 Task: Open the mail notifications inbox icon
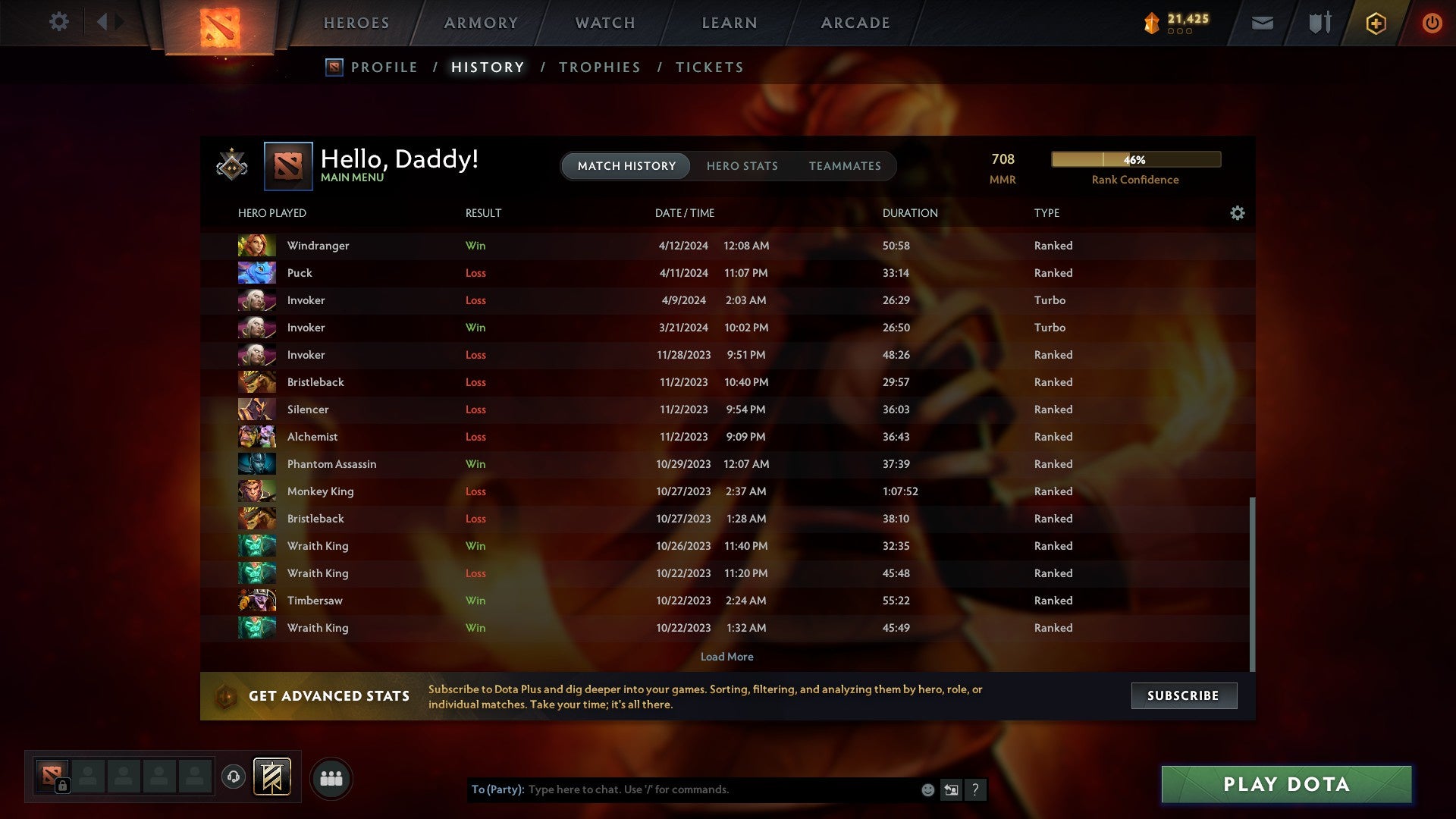pyautogui.click(x=1263, y=23)
